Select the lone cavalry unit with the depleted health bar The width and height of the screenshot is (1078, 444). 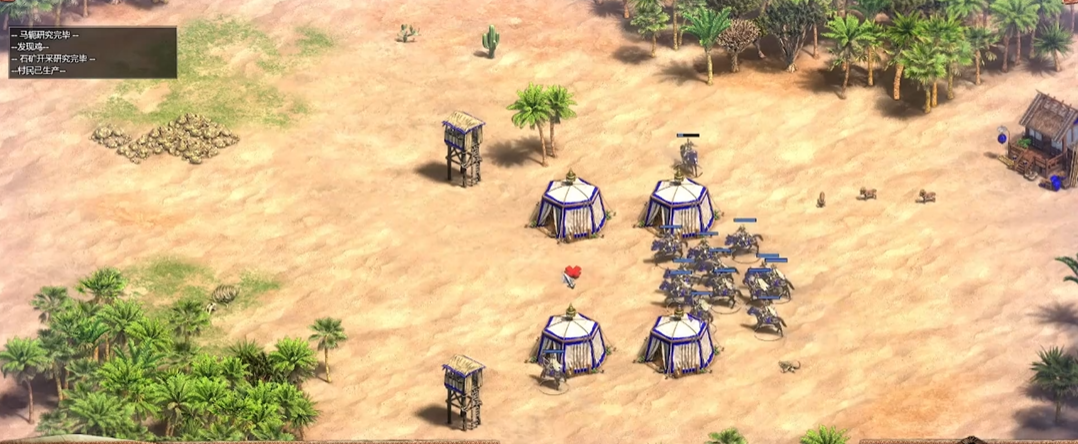point(688,156)
